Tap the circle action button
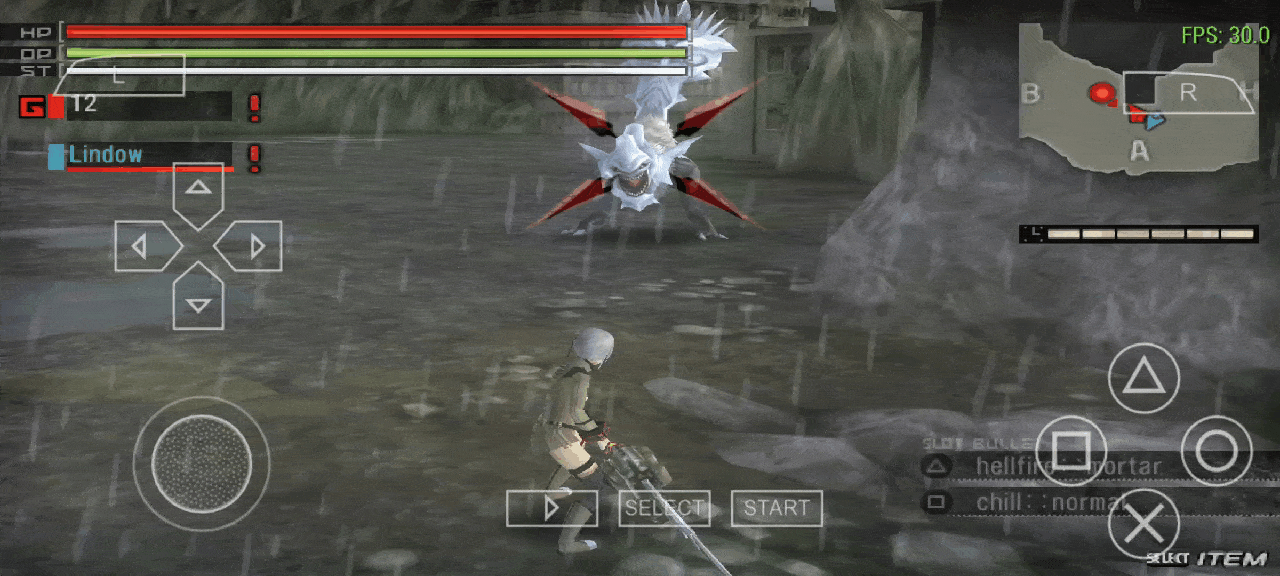This screenshot has width=1280, height=576. pyautogui.click(x=1216, y=451)
